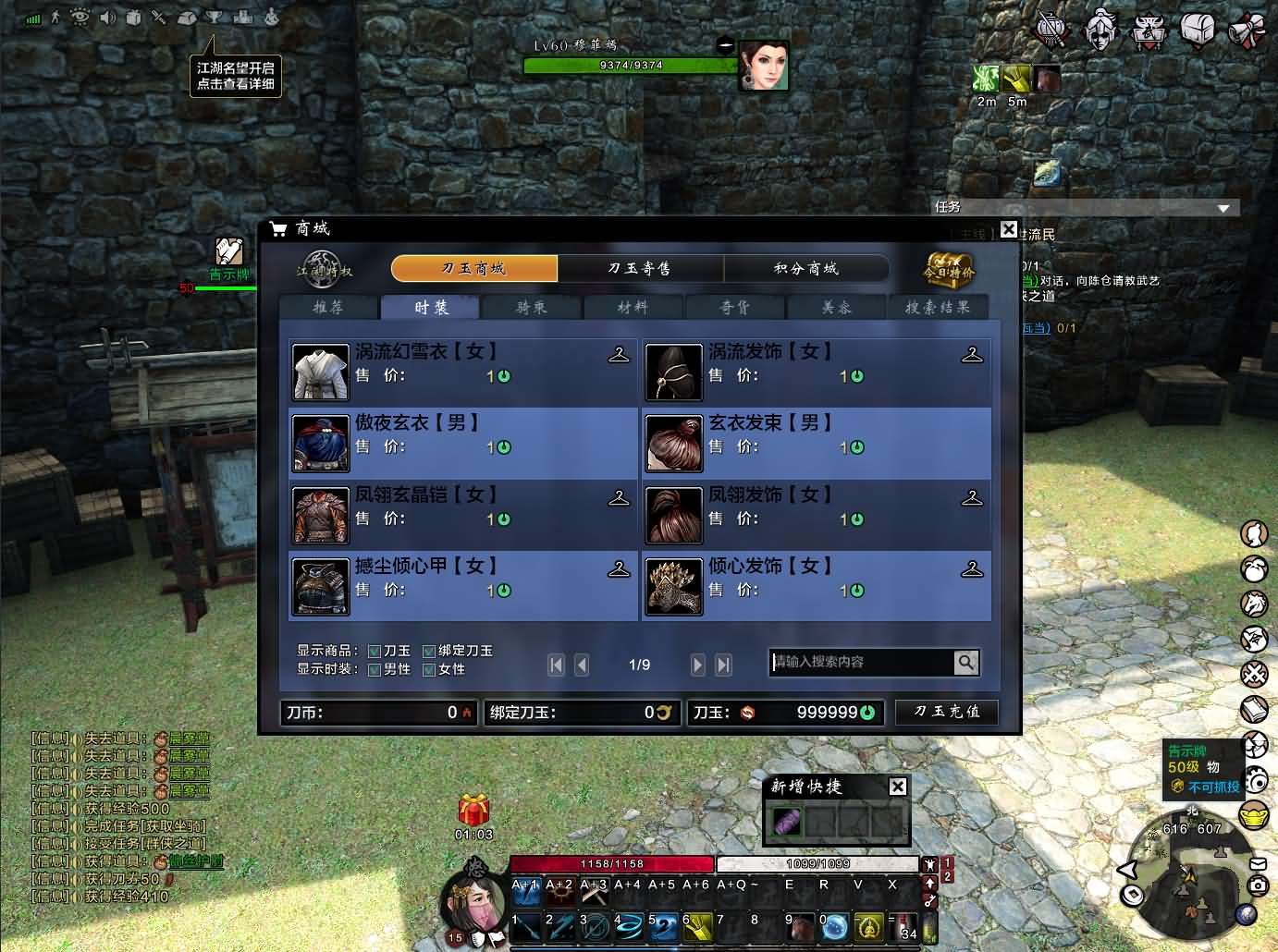Toggle the 男性 outfit filter checkbox
Viewport: 1278px width, 952px height.
pos(375,670)
